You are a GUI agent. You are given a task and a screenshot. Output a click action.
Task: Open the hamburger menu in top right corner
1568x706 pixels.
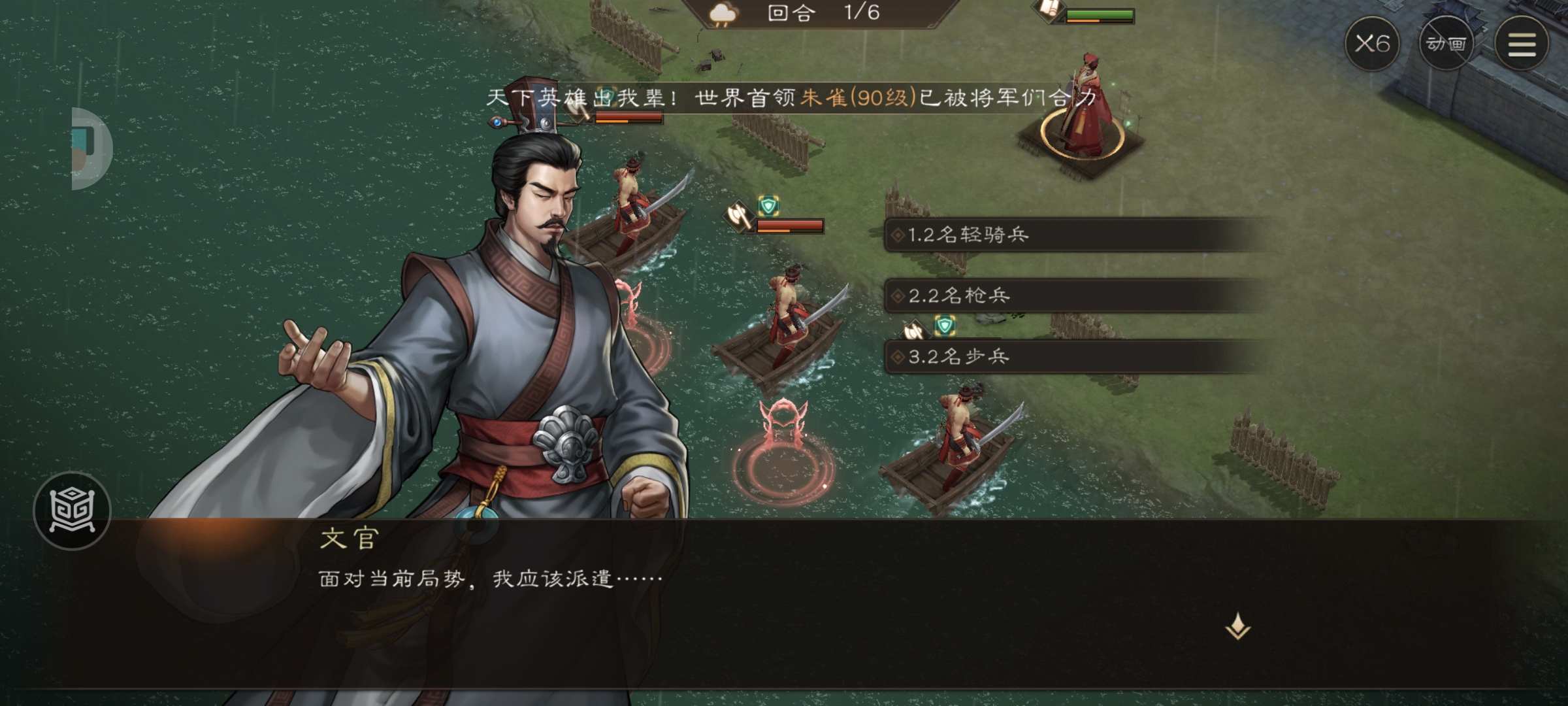pos(1523,43)
